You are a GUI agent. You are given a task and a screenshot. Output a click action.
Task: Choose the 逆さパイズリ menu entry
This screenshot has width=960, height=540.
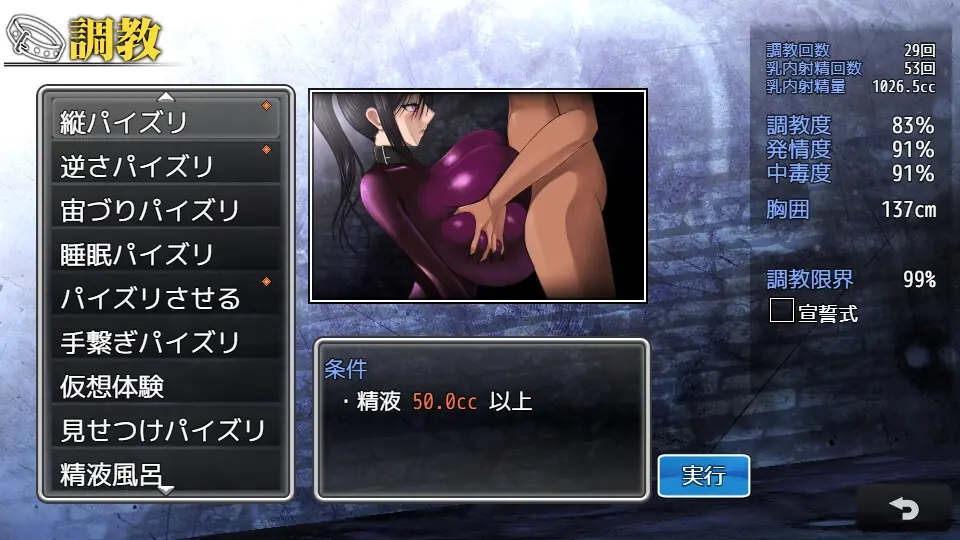coord(165,165)
